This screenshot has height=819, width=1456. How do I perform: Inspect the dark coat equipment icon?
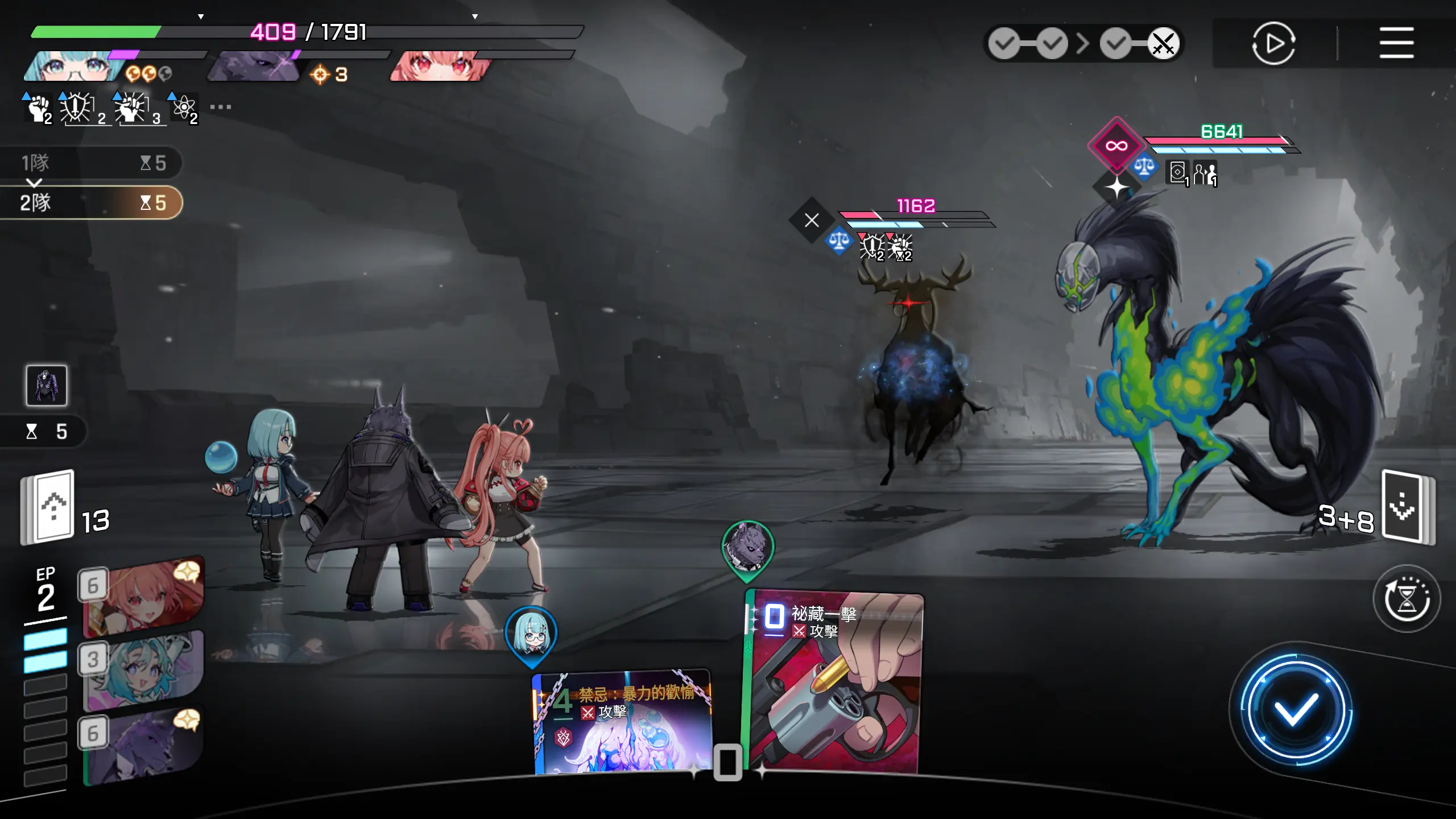click(47, 386)
